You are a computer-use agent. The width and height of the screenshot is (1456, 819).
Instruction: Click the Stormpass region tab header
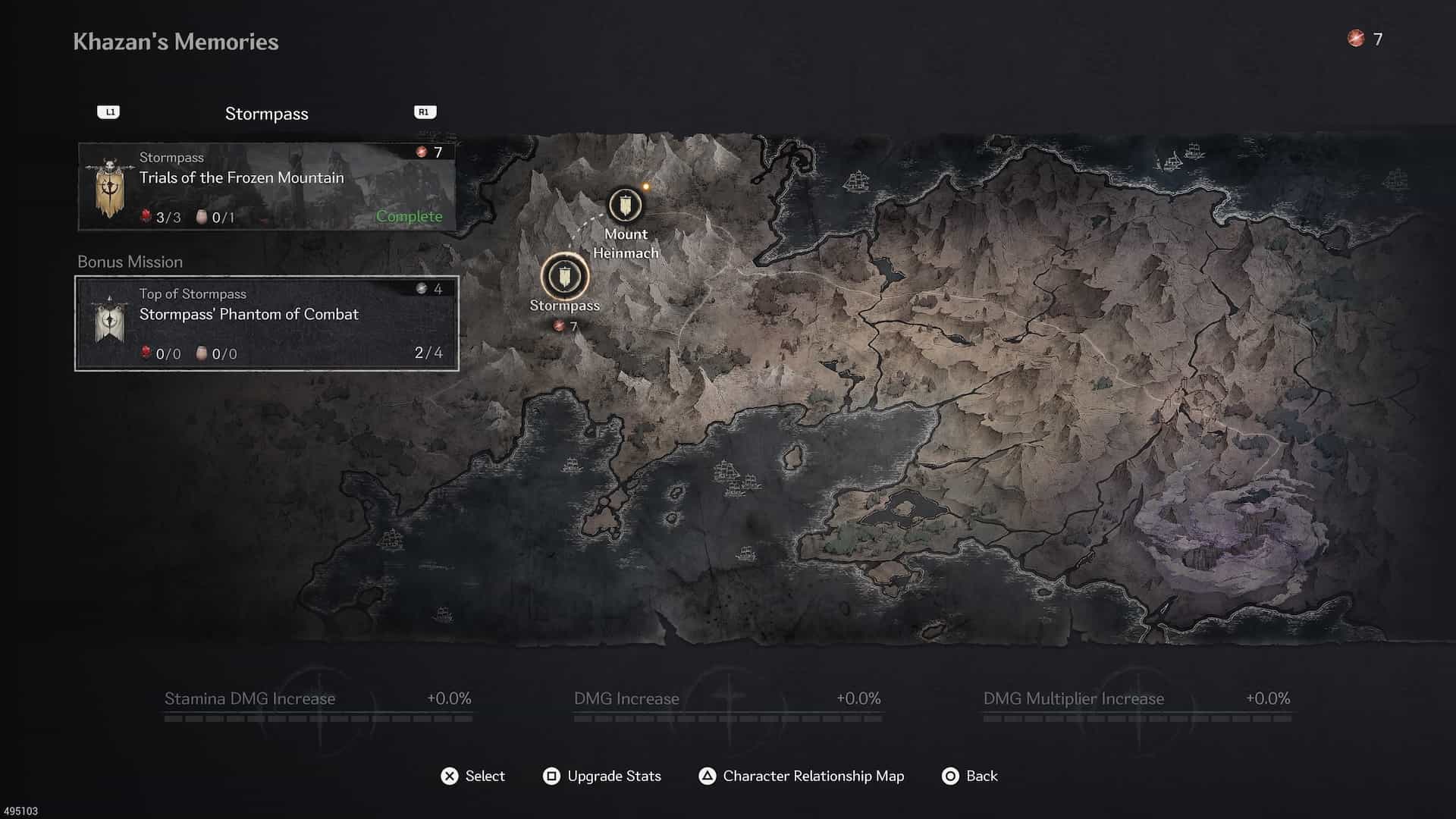click(267, 114)
